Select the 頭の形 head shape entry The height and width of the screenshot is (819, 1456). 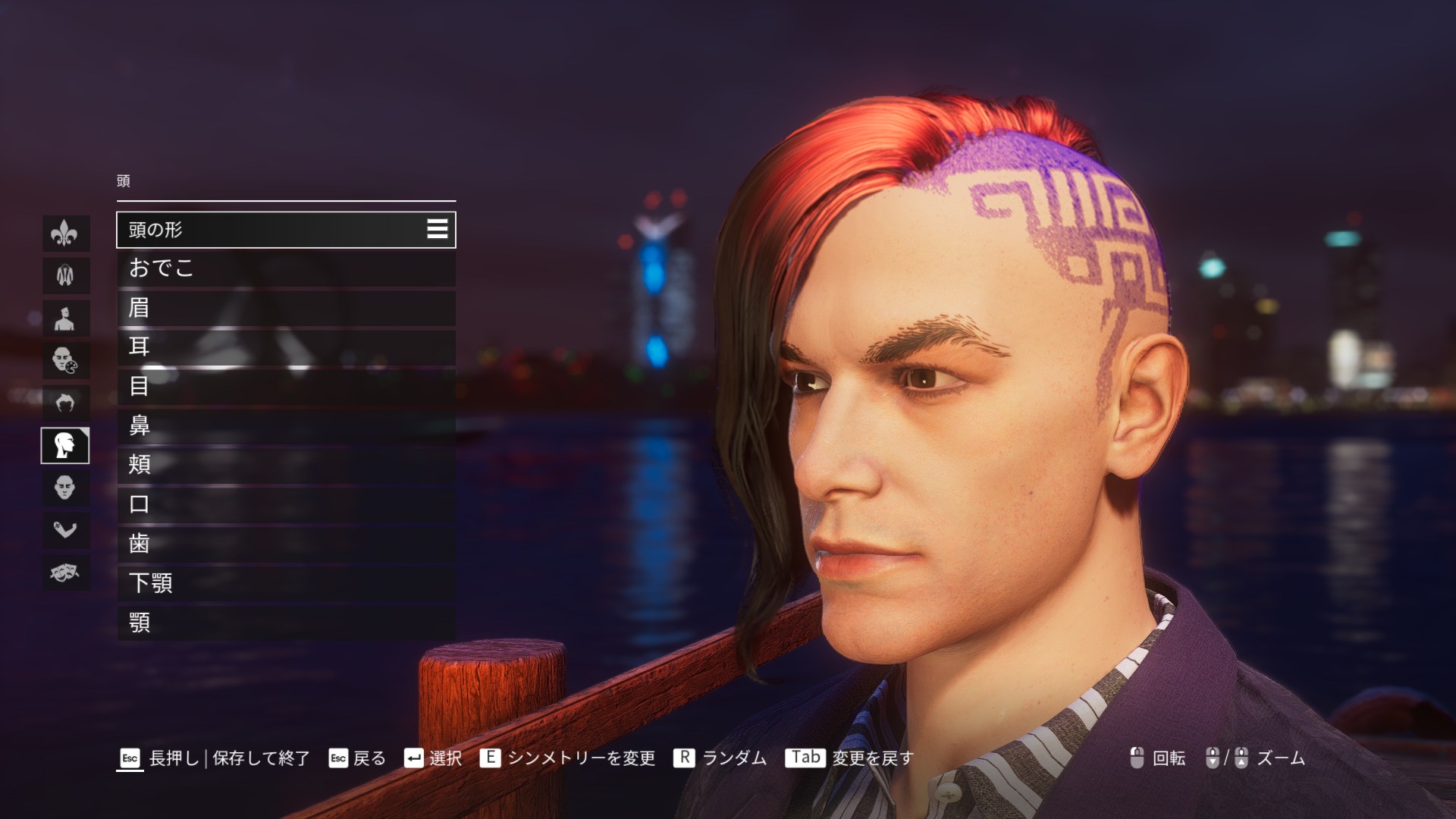pyautogui.click(x=285, y=230)
